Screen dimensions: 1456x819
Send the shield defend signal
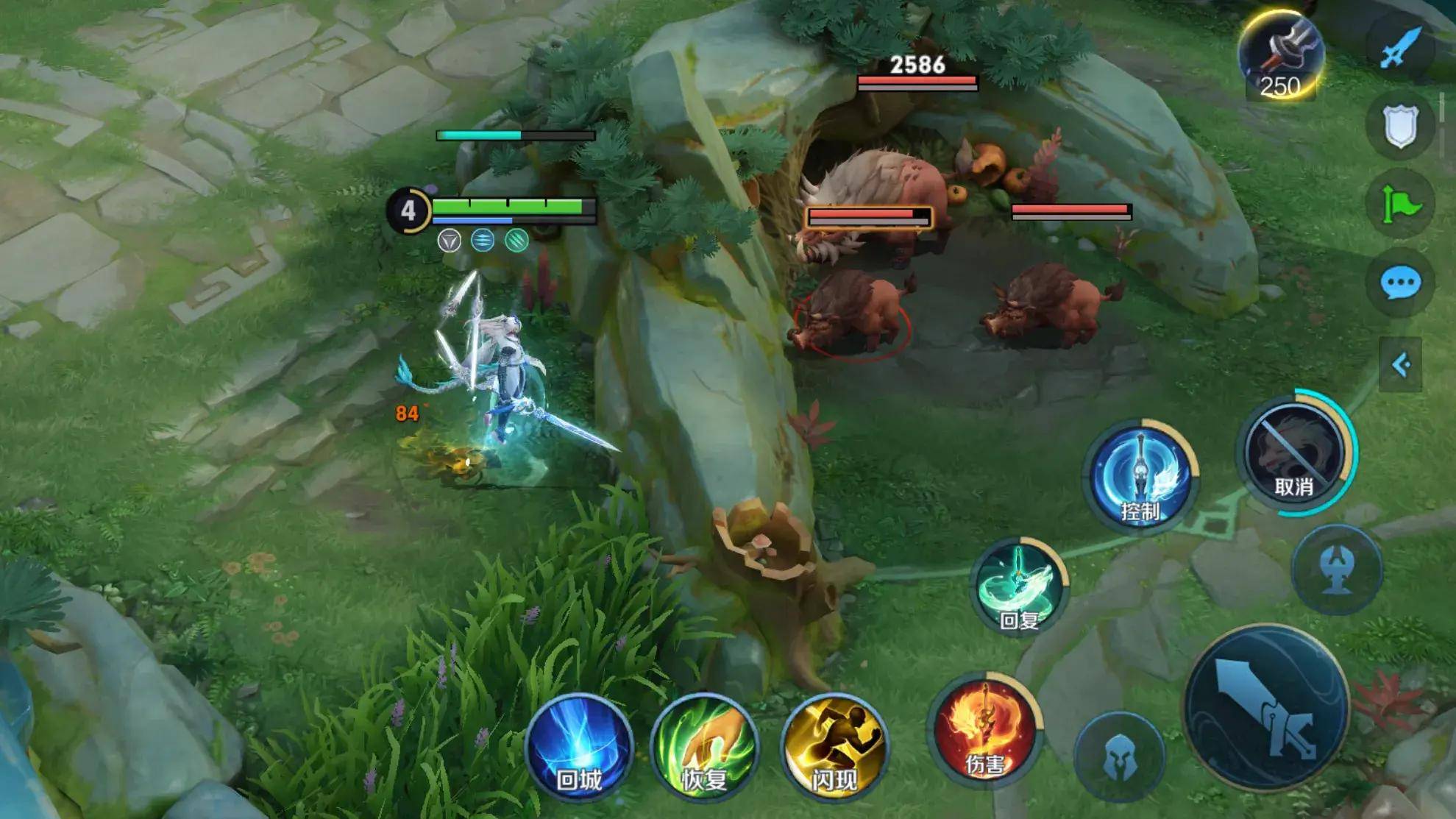point(1400,126)
